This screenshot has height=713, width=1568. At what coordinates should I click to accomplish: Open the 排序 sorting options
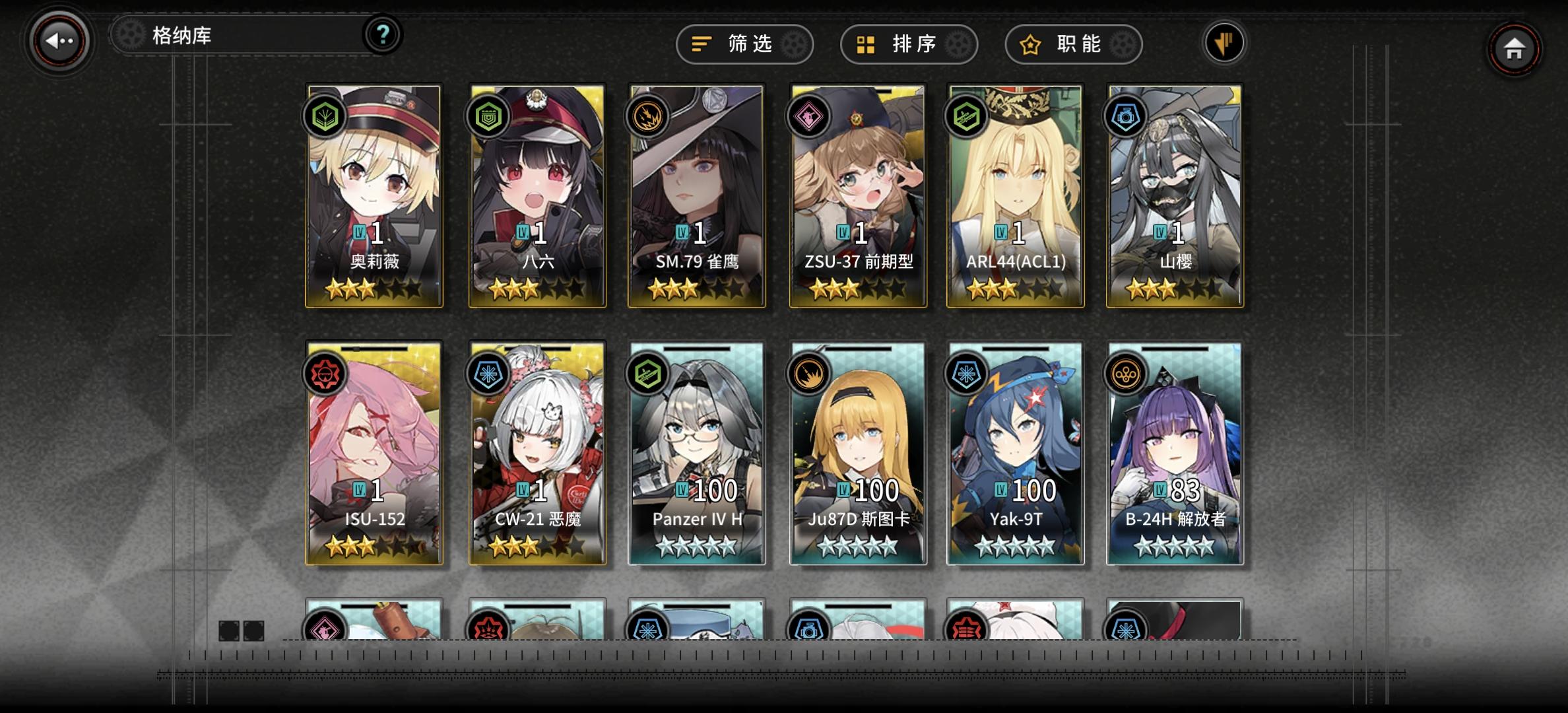909,44
